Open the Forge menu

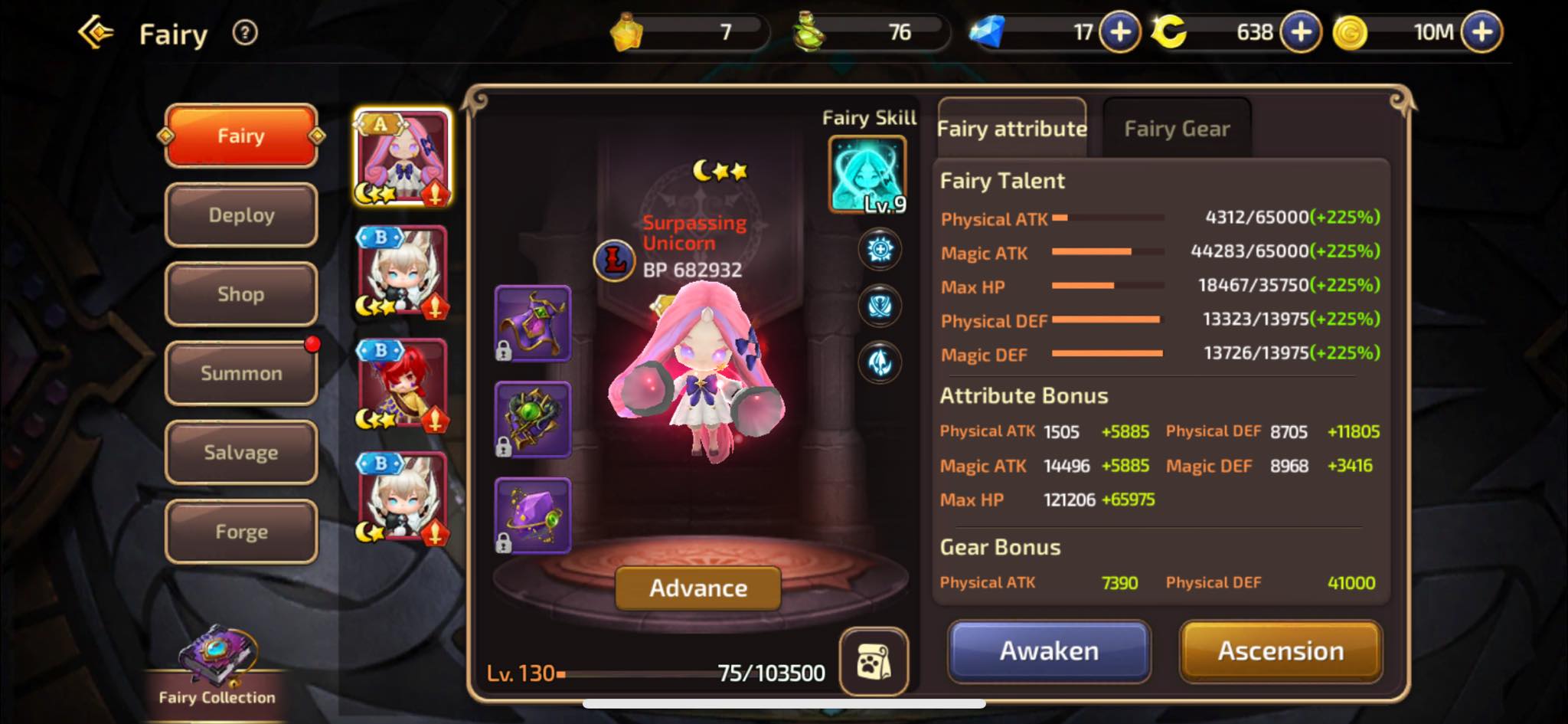241,532
